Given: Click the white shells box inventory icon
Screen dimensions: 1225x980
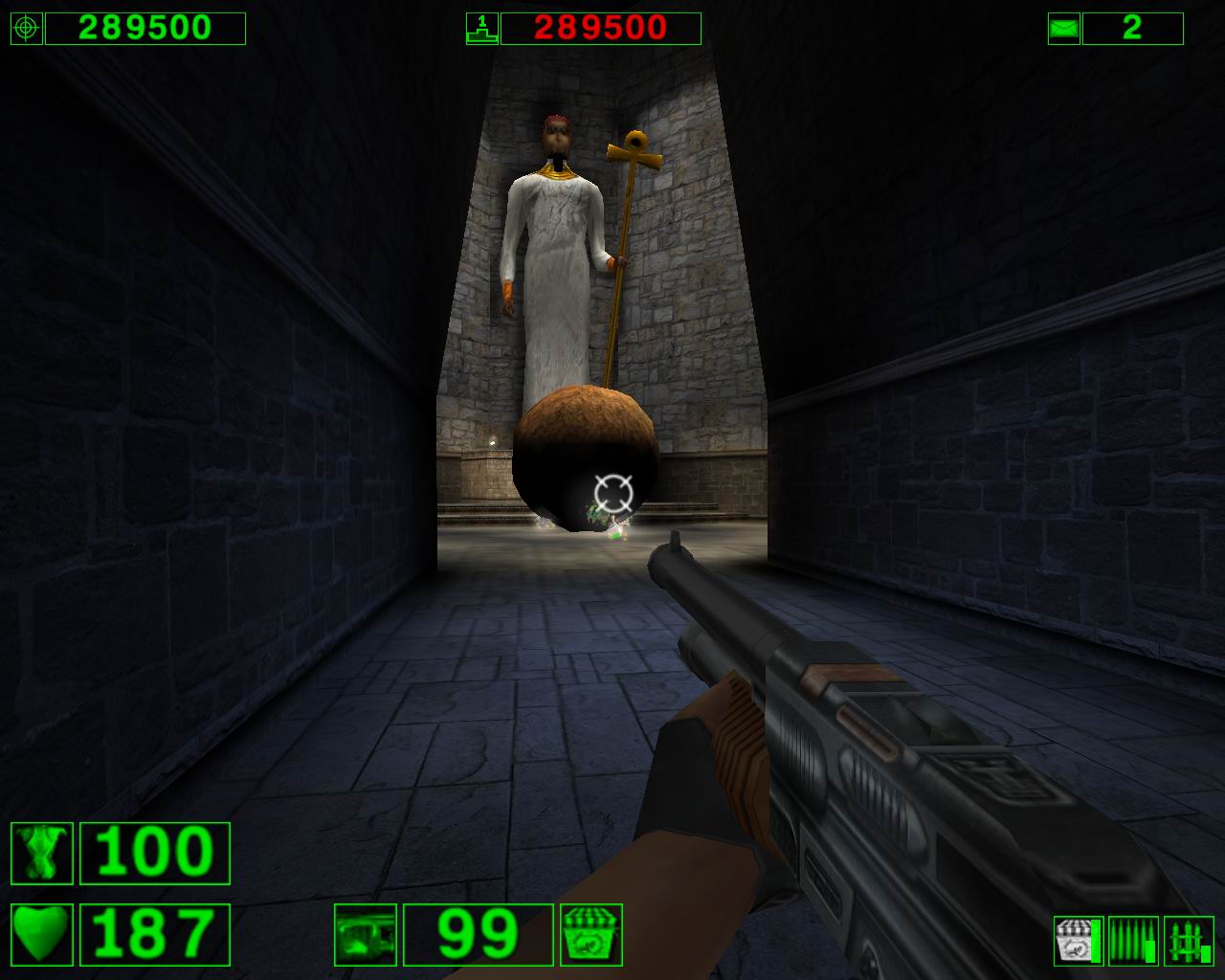Looking at the screenshot, I should coord(1075,941).
